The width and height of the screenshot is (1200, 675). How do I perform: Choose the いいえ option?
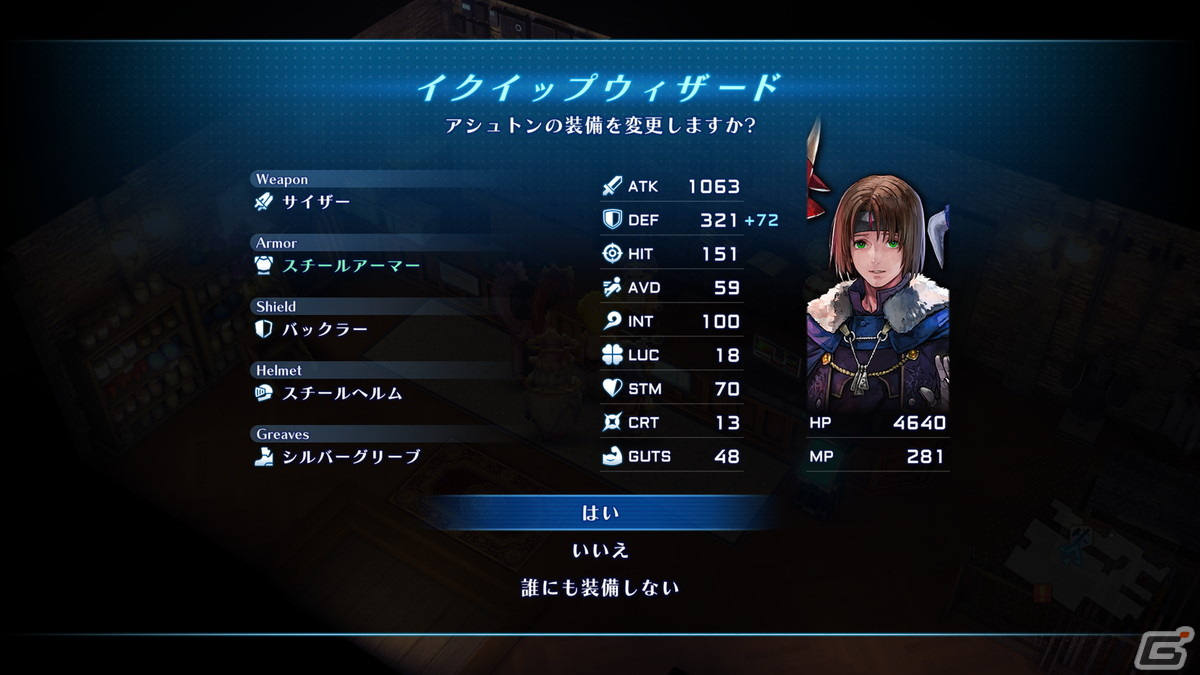(x=600, y=550)
